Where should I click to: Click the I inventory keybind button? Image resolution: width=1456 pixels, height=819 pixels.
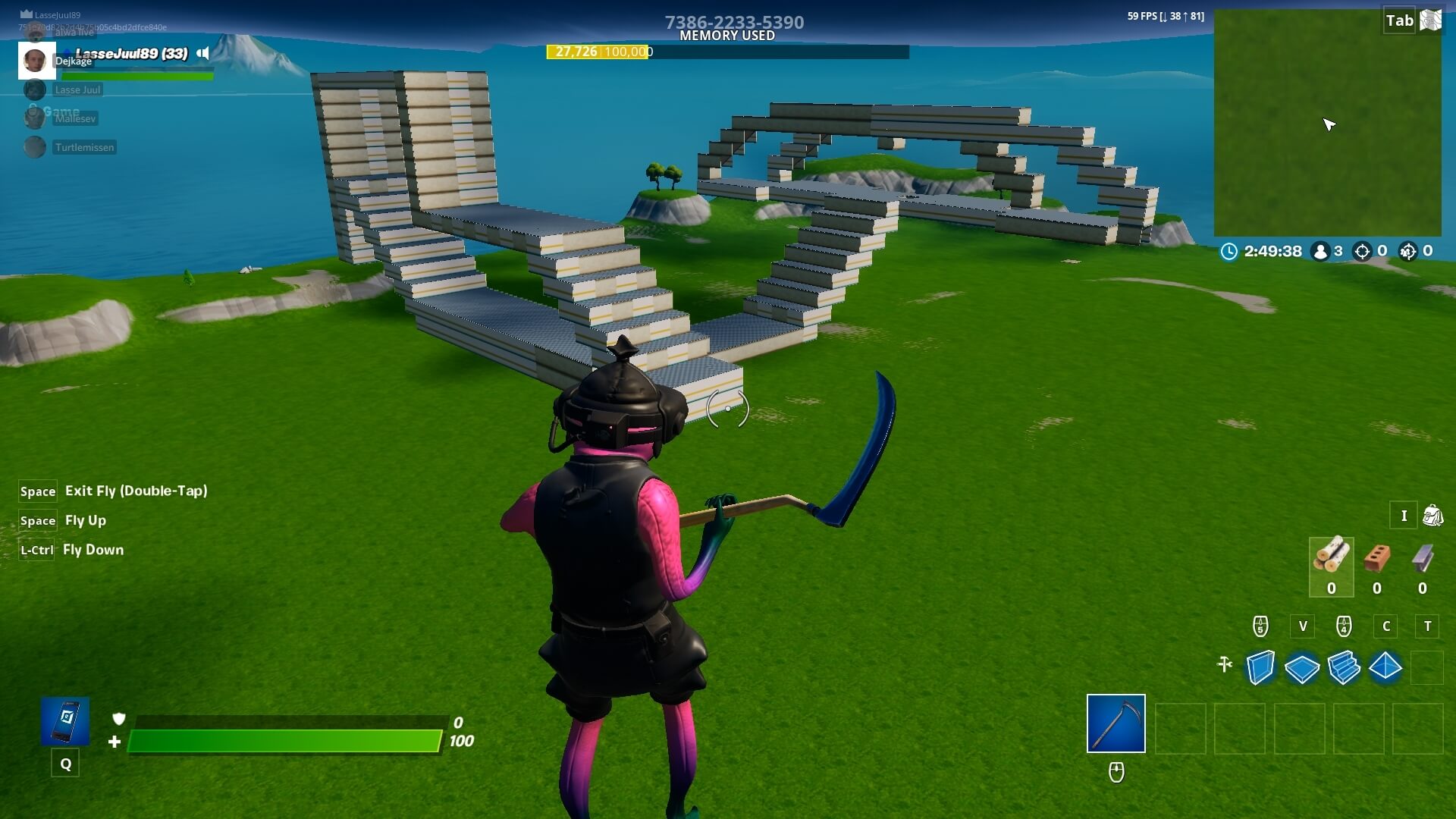(x=1404, y=516)
